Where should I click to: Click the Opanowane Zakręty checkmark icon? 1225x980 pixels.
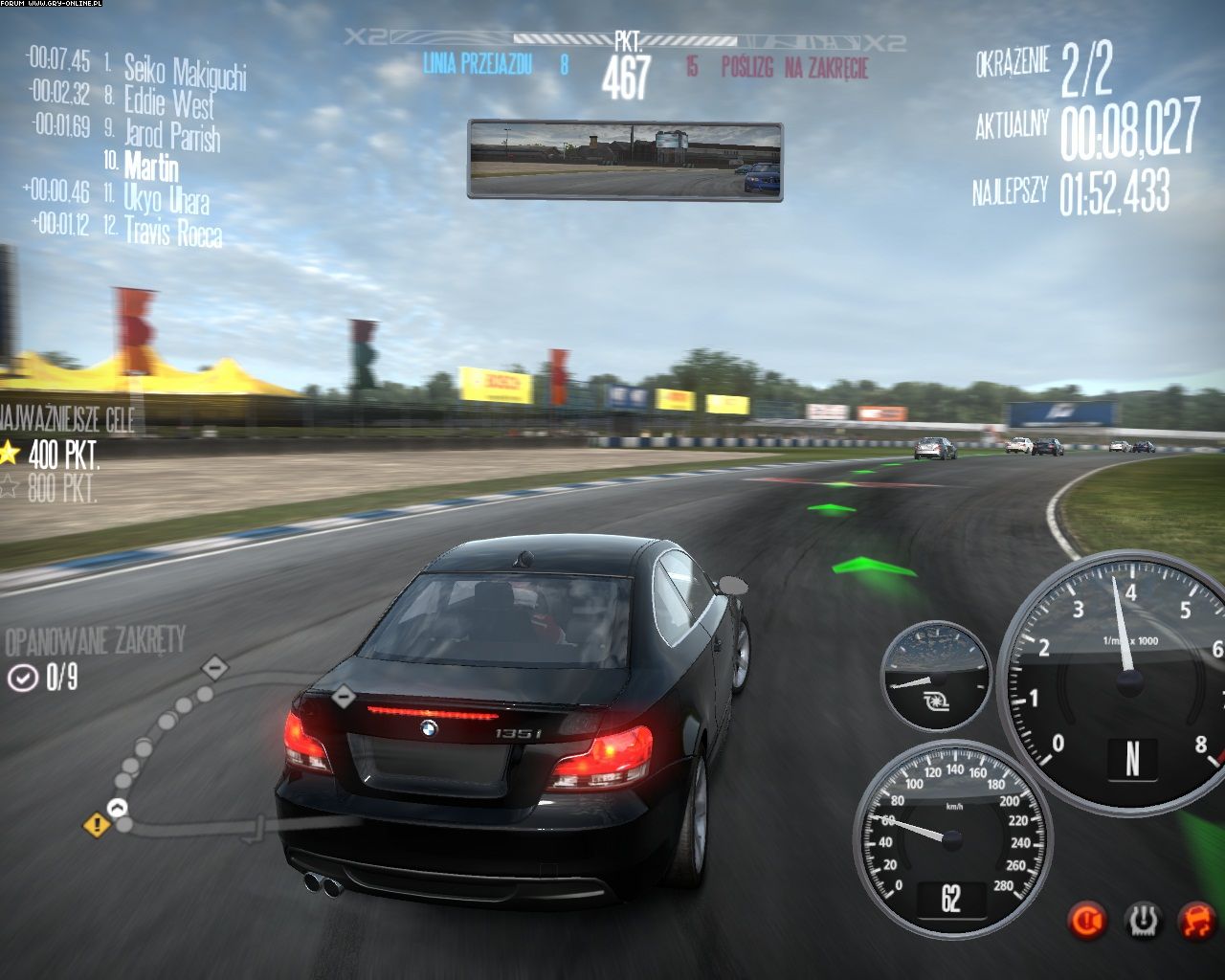coord(21,679)
